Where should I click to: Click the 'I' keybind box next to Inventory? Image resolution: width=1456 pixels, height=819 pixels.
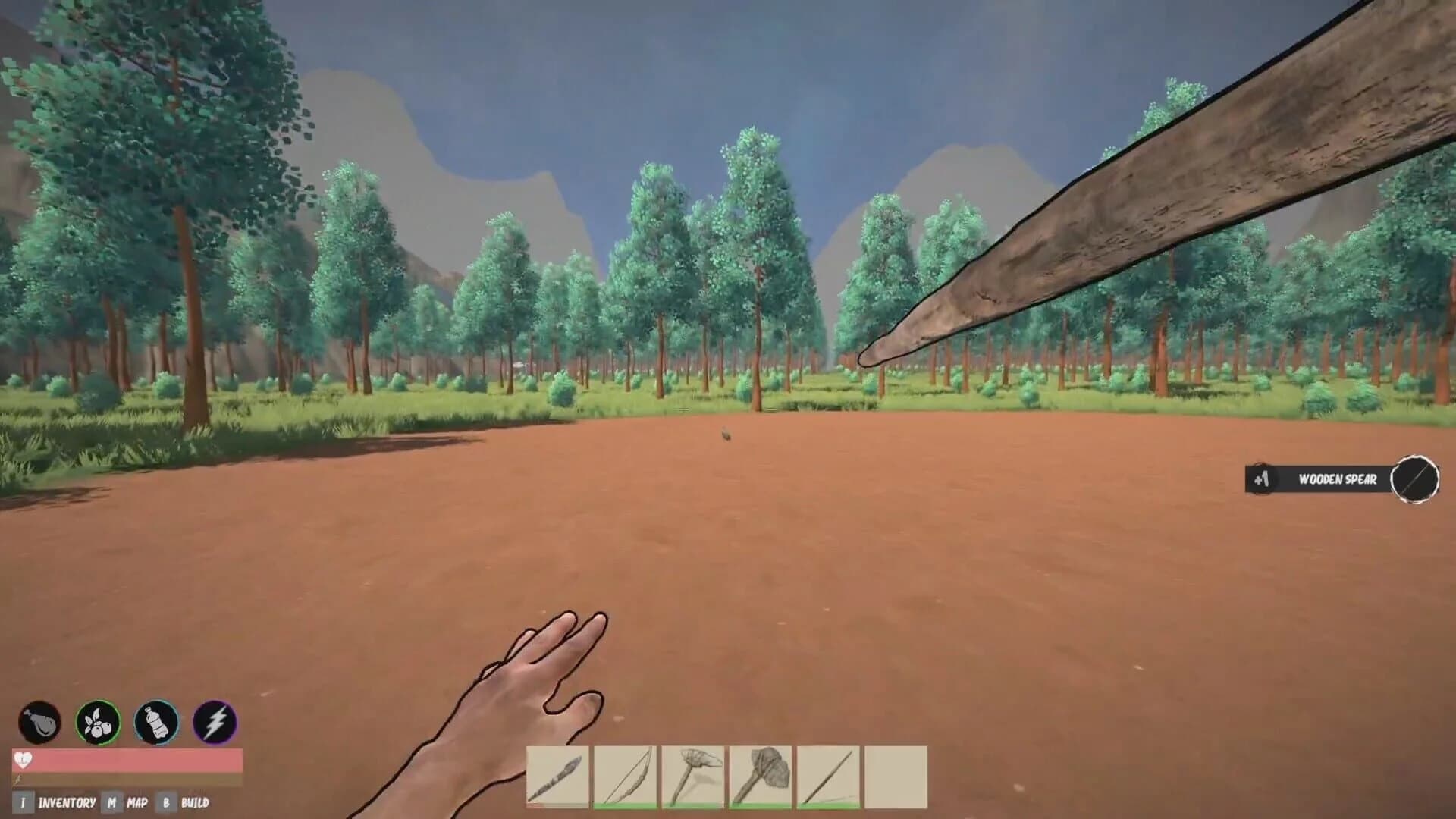23,800
